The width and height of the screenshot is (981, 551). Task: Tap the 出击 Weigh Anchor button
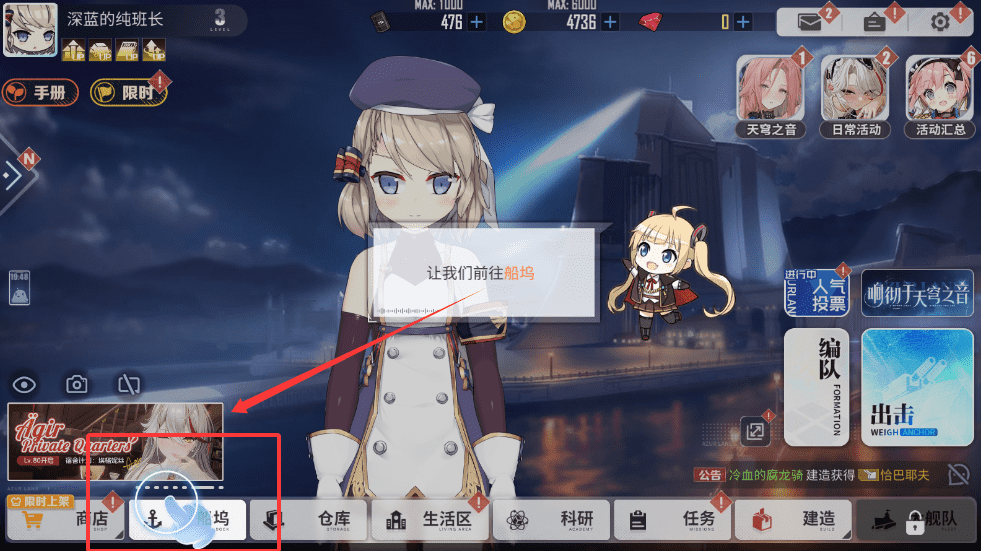coord(917,387)
